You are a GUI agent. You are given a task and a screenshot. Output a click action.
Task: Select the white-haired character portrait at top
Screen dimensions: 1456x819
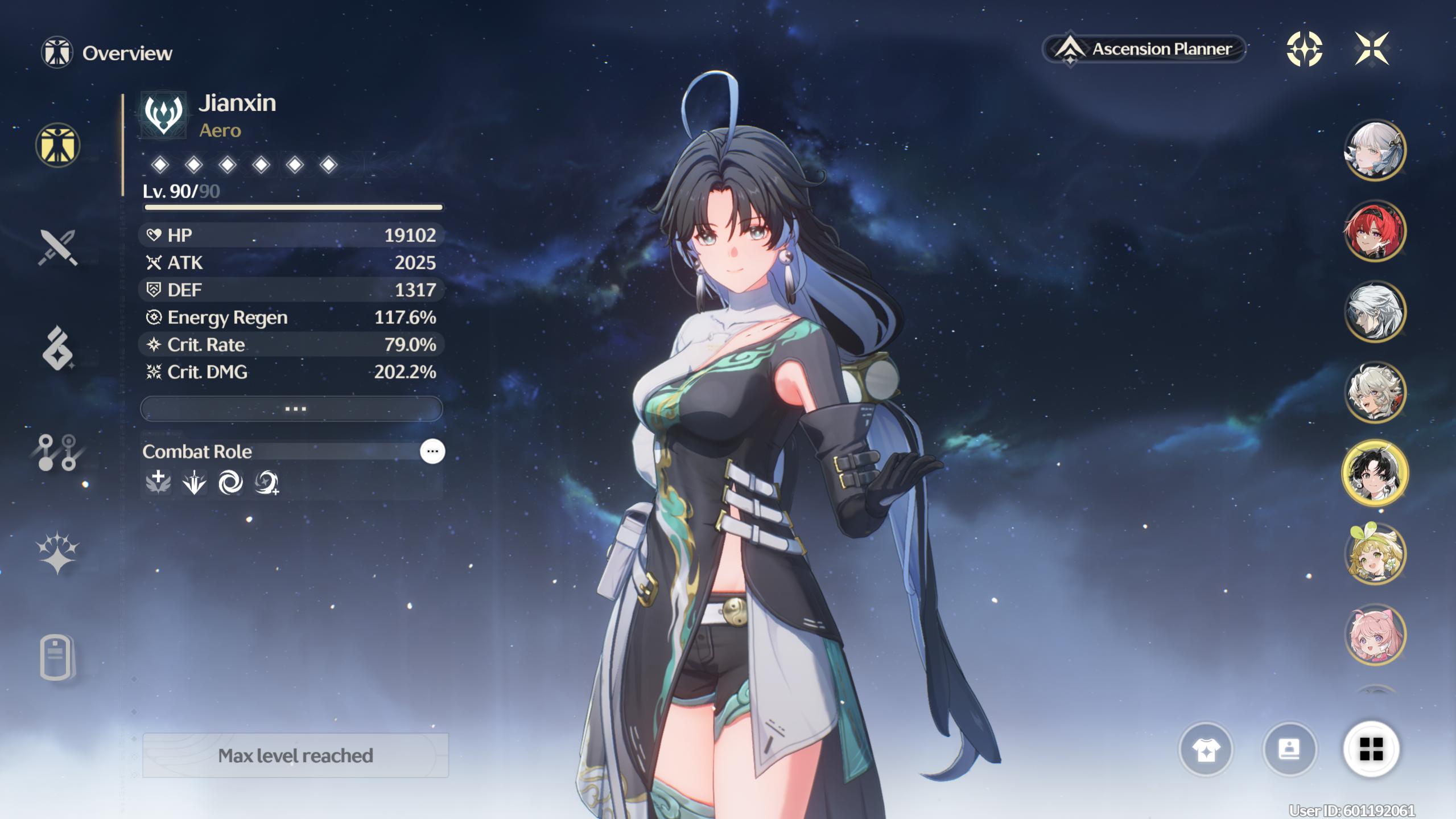tap(1375, 150)
